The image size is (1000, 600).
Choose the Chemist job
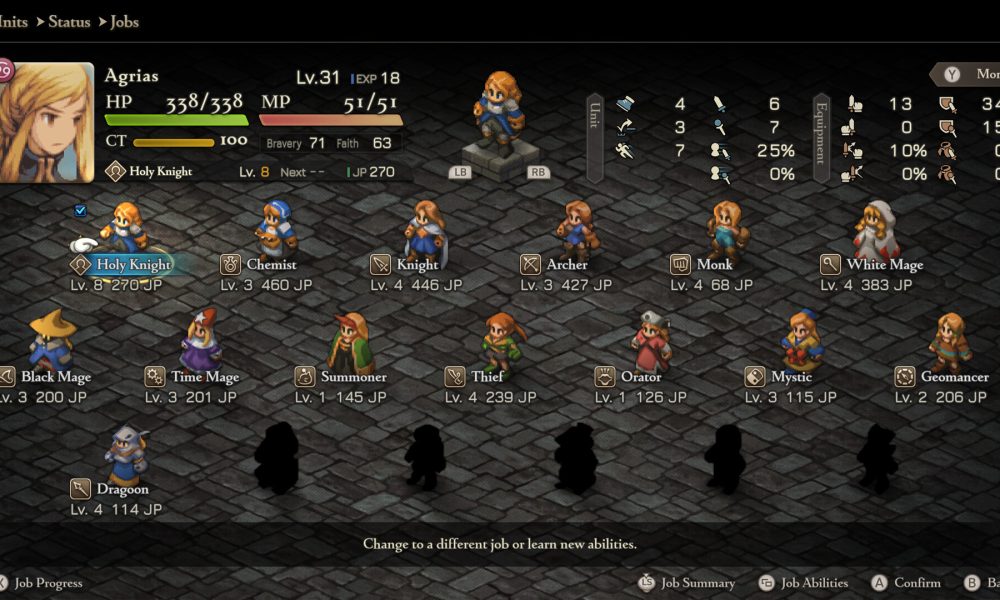271,265
